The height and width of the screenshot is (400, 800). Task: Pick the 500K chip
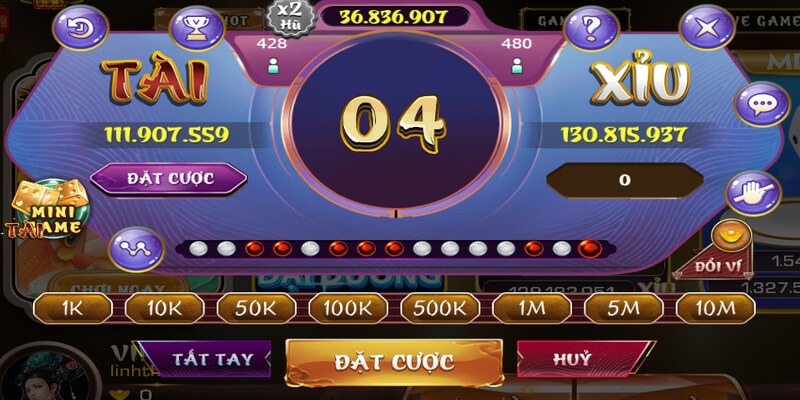pos(441,308)
